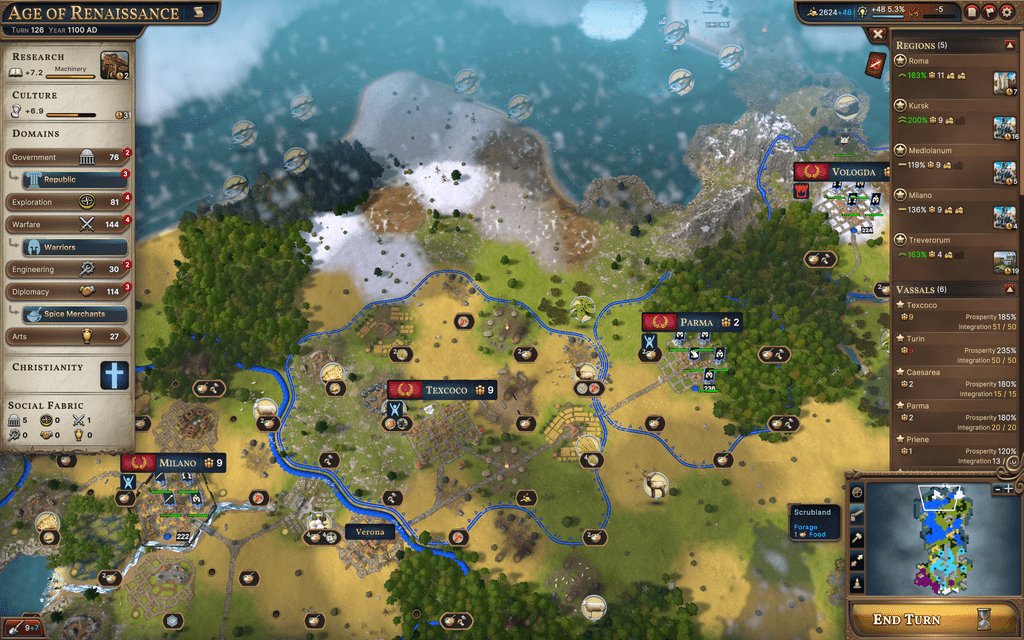Screen dimensions: 1024x640
Task: Open the document log button
Action: (x=972, y=12)
